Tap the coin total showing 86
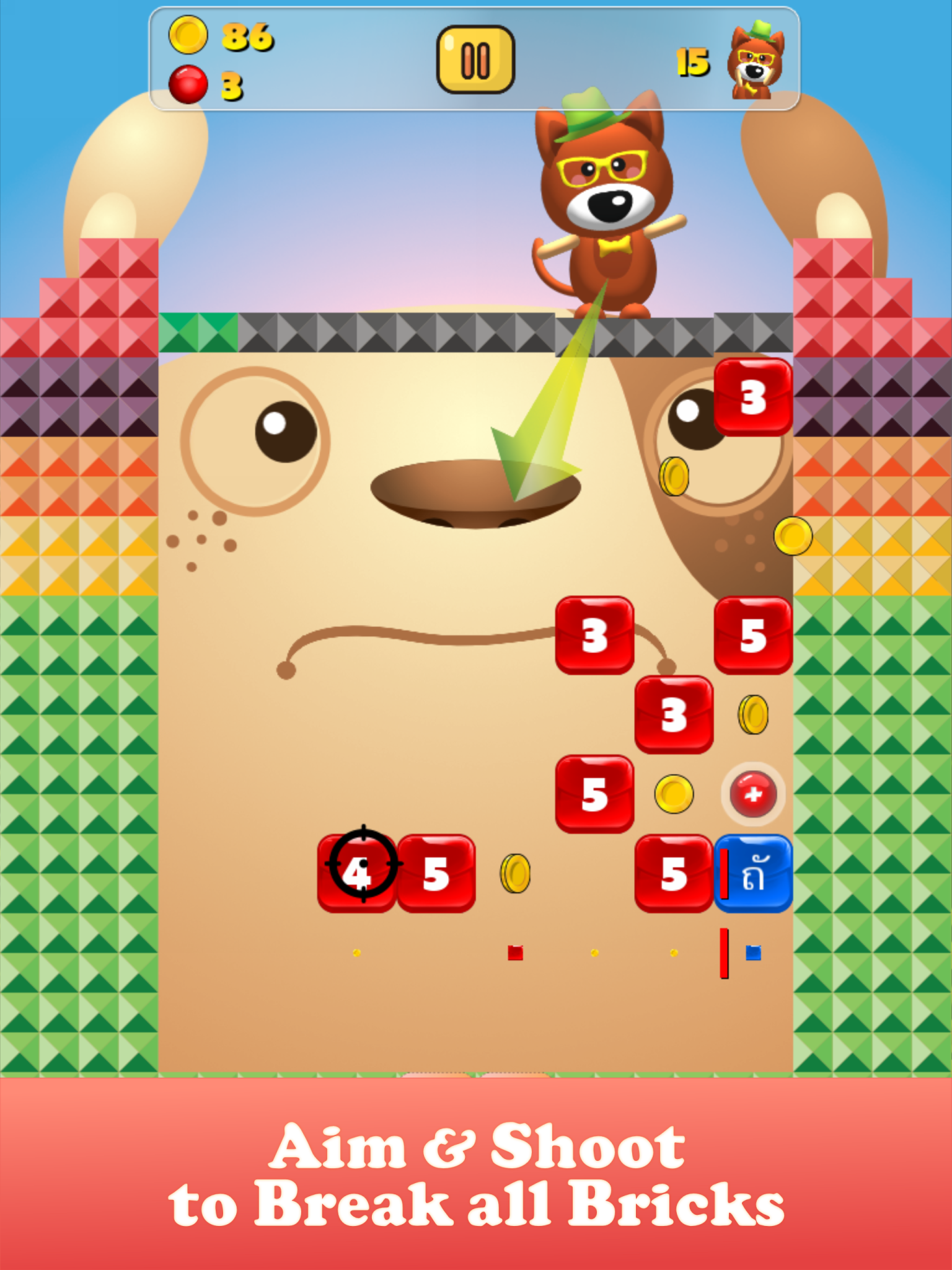 point(247,36)
